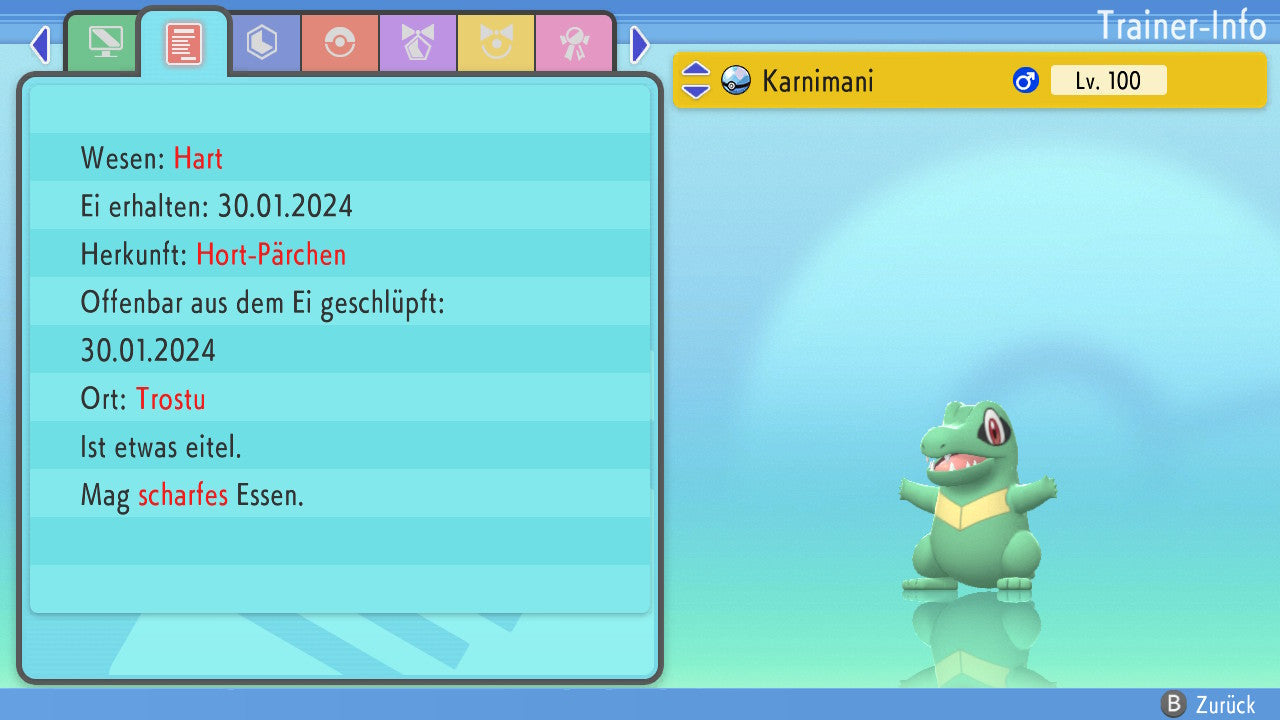Open the blue hexagon stats tab
This screenshot has height=720, width=1280.
pos(262,43)
